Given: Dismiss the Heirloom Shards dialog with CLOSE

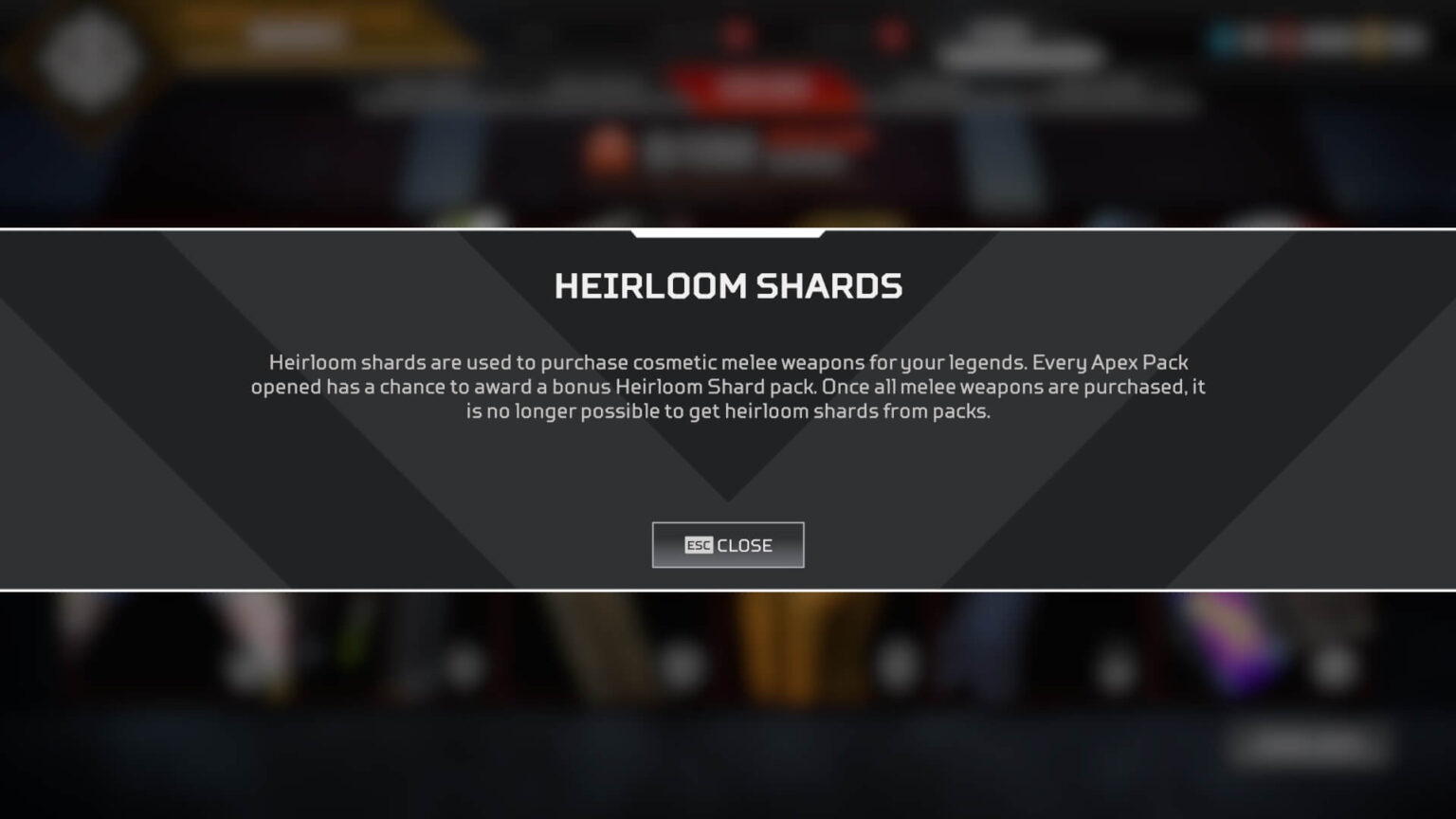Looking at the screenshot, I should 728,544.
